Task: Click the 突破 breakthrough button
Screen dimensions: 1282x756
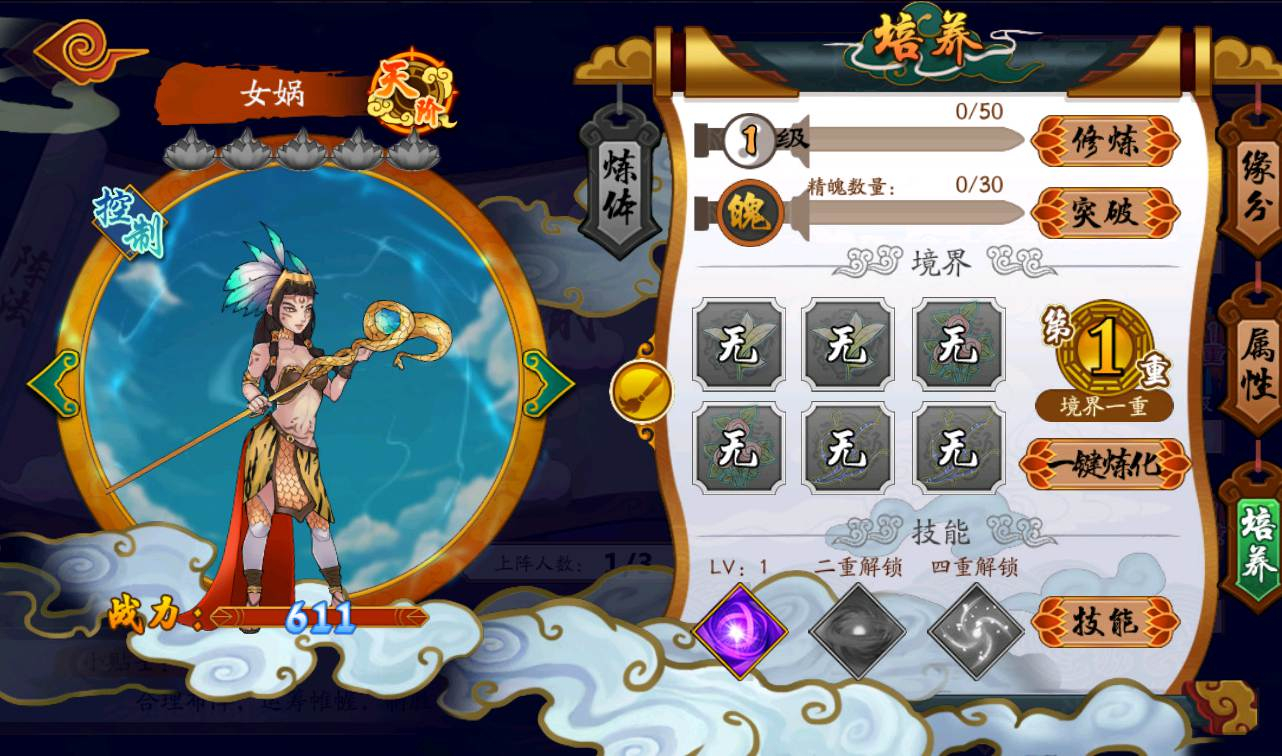Action: (1104, 213)
